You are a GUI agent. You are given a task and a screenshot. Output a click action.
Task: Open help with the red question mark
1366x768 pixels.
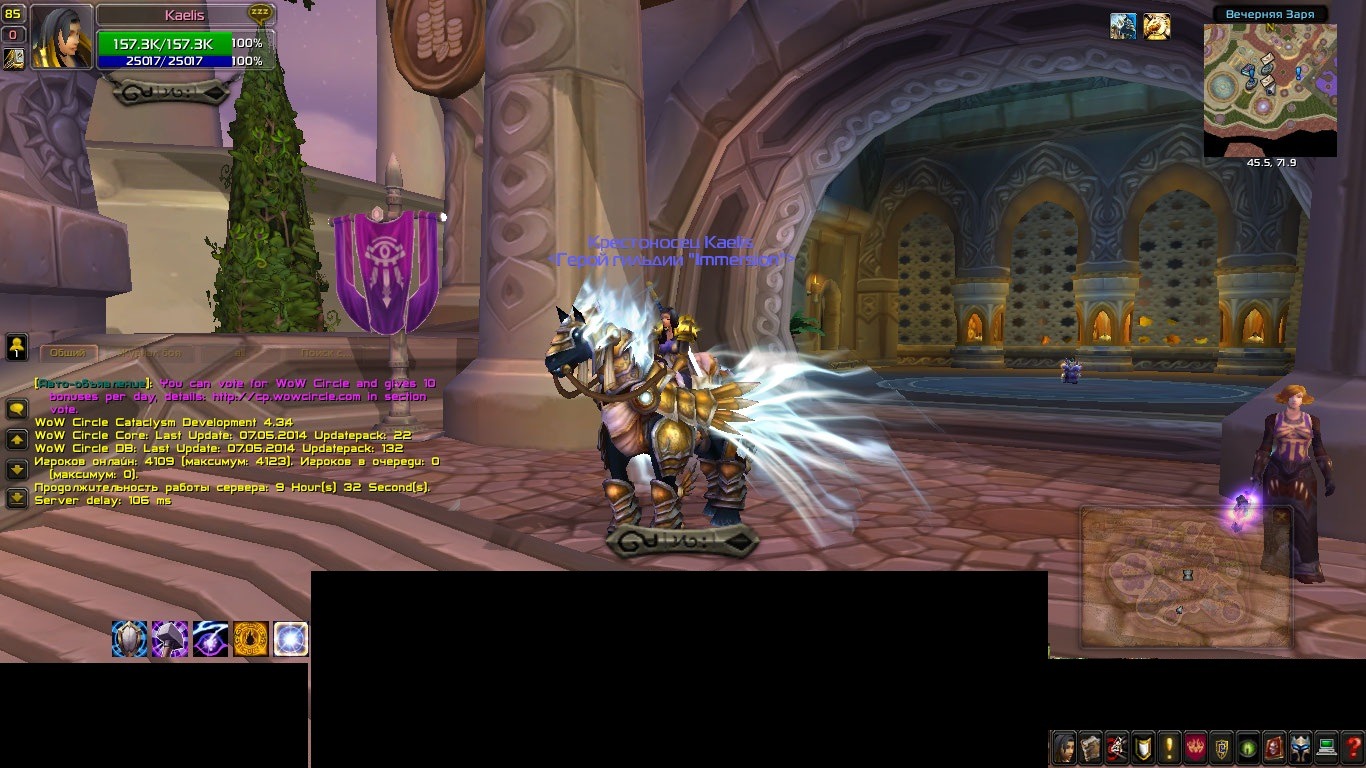tap(1353, 747)
